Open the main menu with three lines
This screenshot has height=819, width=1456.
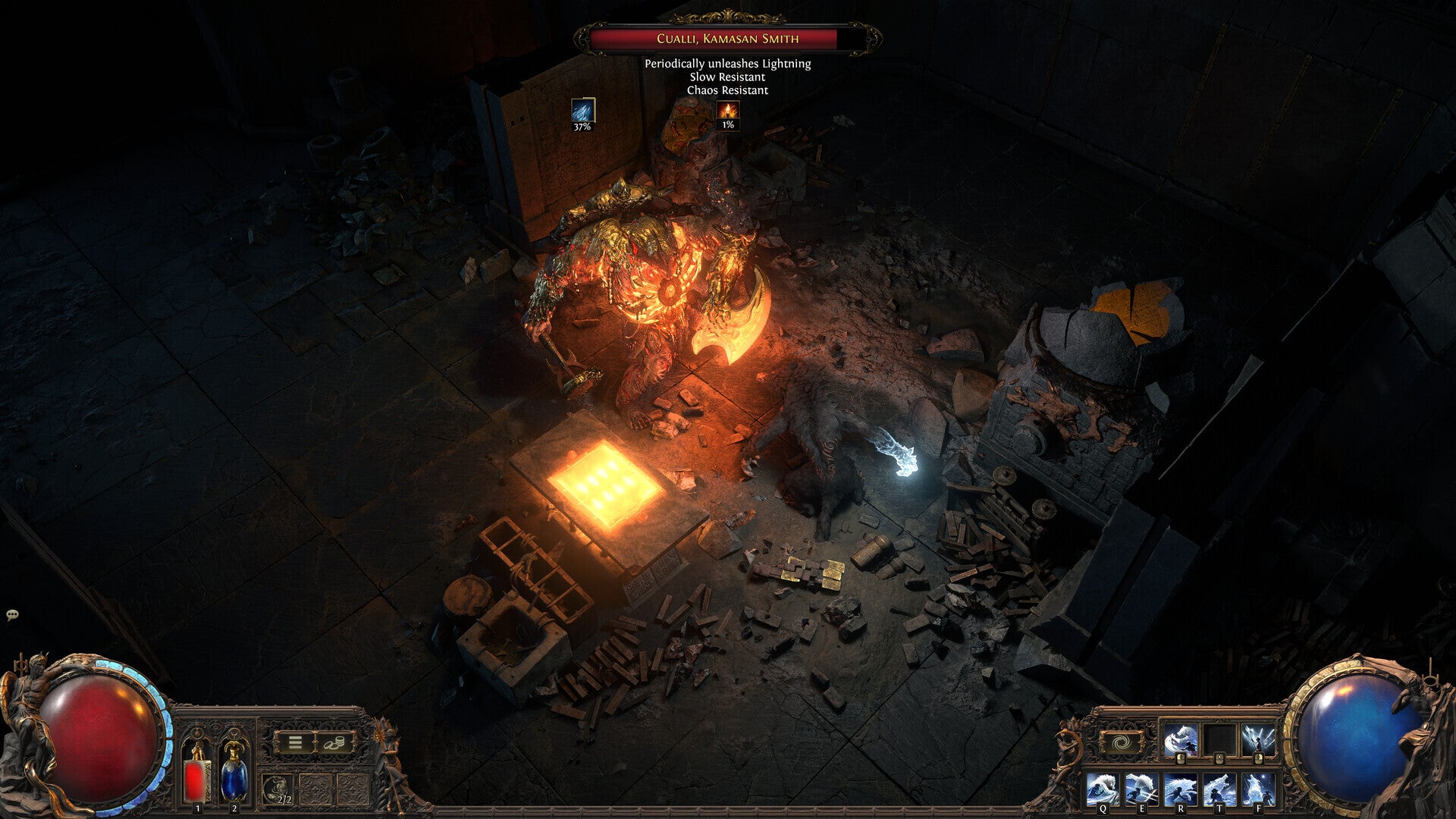click(x=295, y=742)
